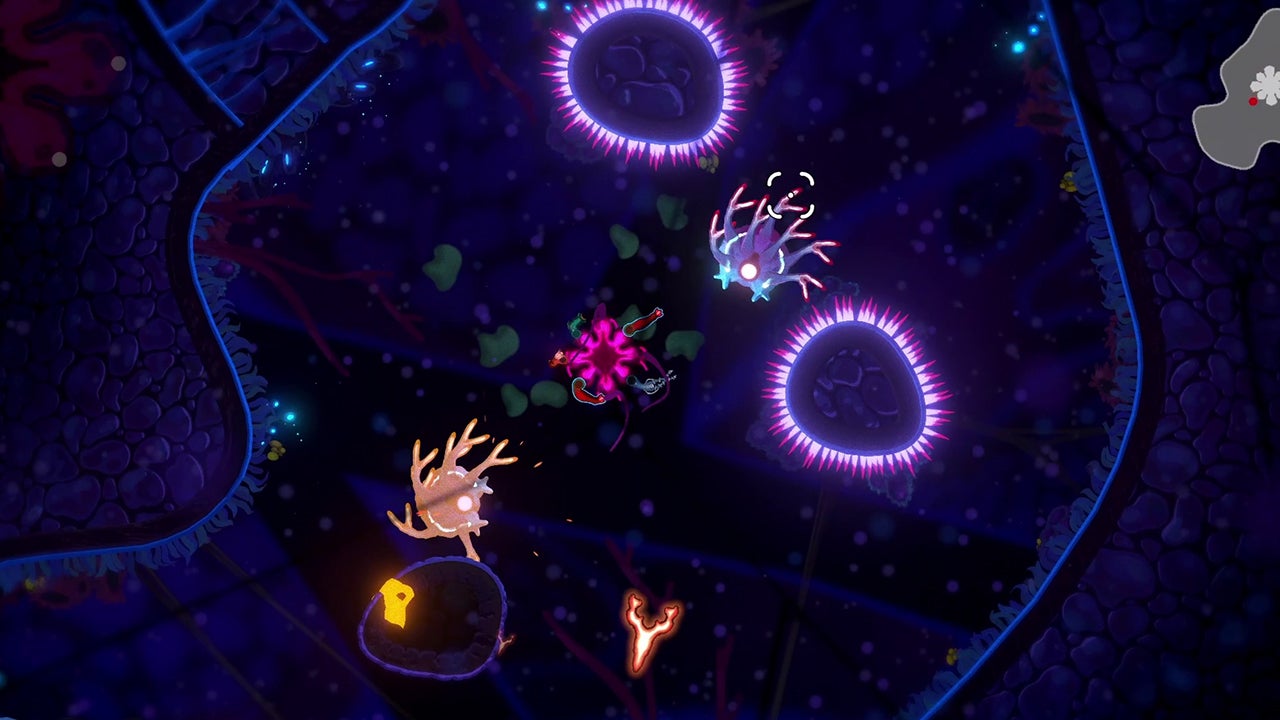
Task: Click the glowing eye of the tan creature
Action: pos(464,502)
